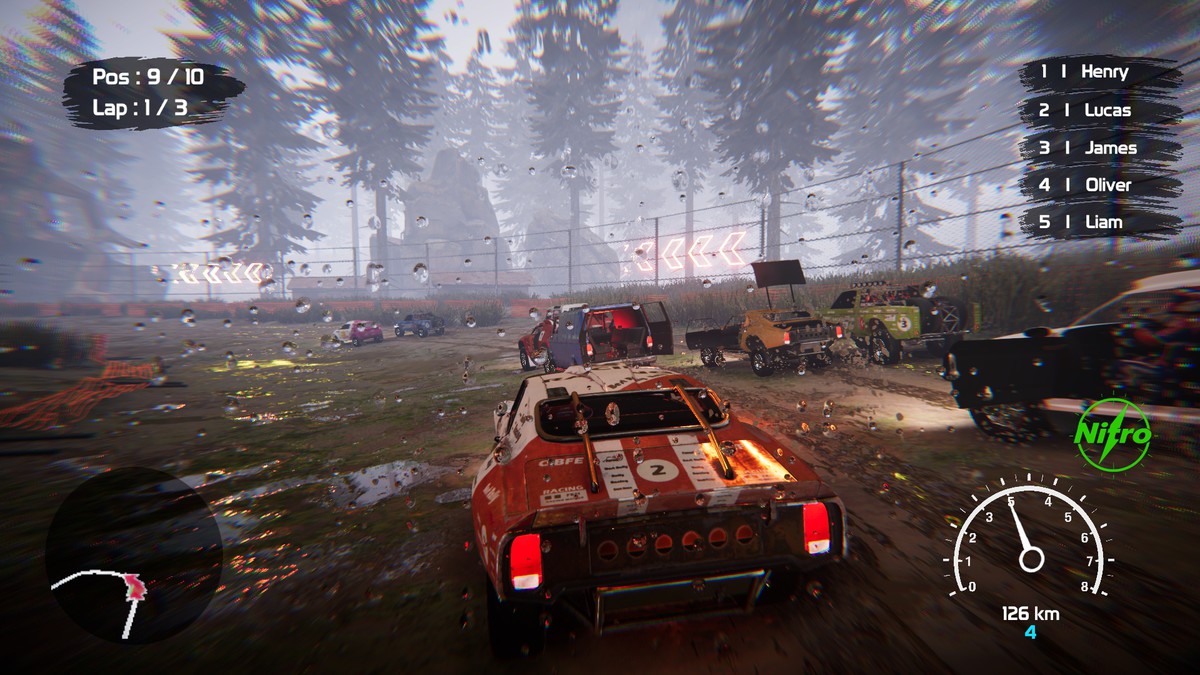Image resolution: width=1200 pixels, height=675 pixels.
Task: Pick Liam from the racer list
Action: click(1099, 222)
